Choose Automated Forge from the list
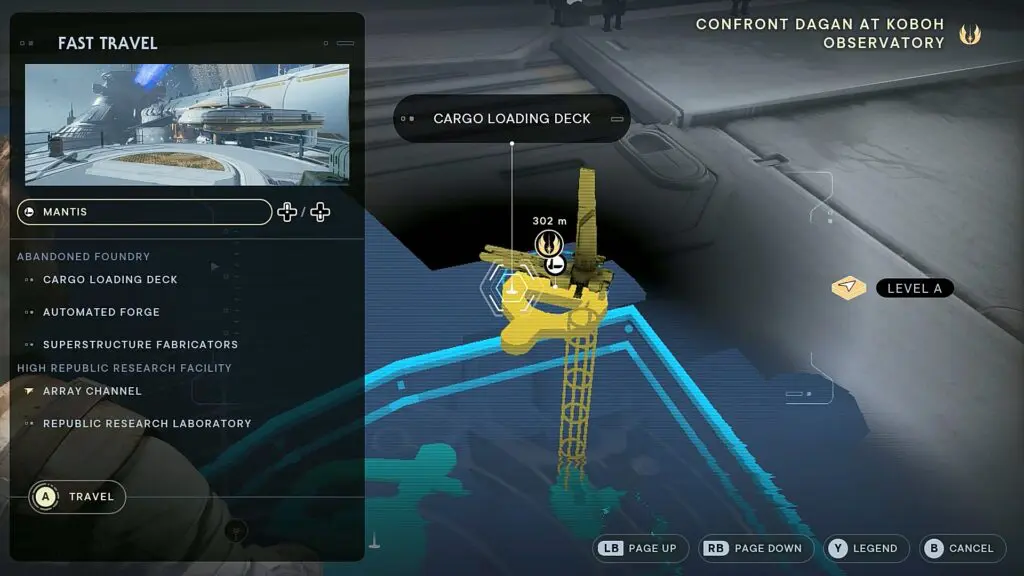Image resolution: width=1024 pixels, height=576 pixels. point(101,312)
